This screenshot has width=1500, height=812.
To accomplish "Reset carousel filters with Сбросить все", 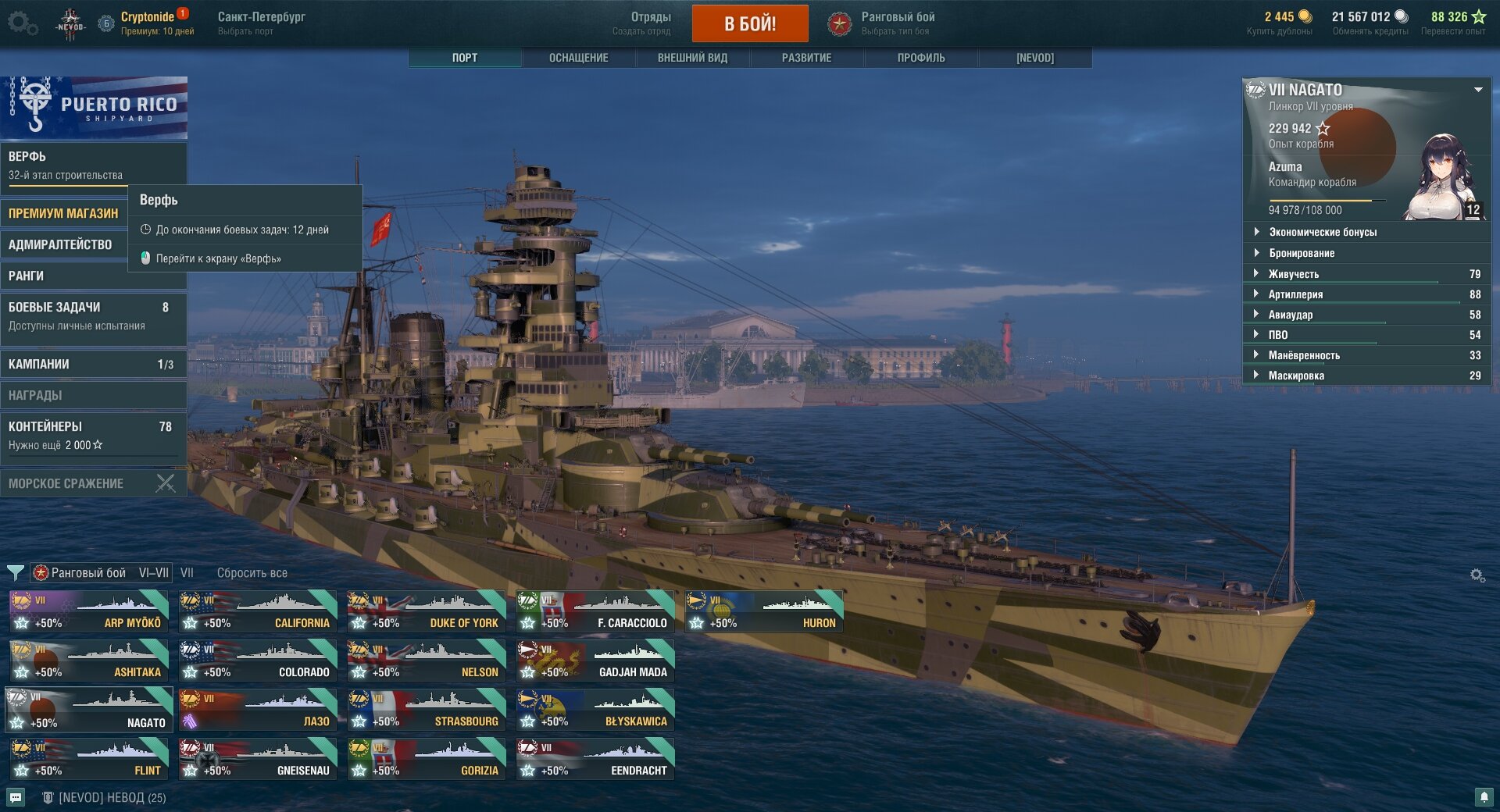I will pyautogui.click(x=252, y=573).
